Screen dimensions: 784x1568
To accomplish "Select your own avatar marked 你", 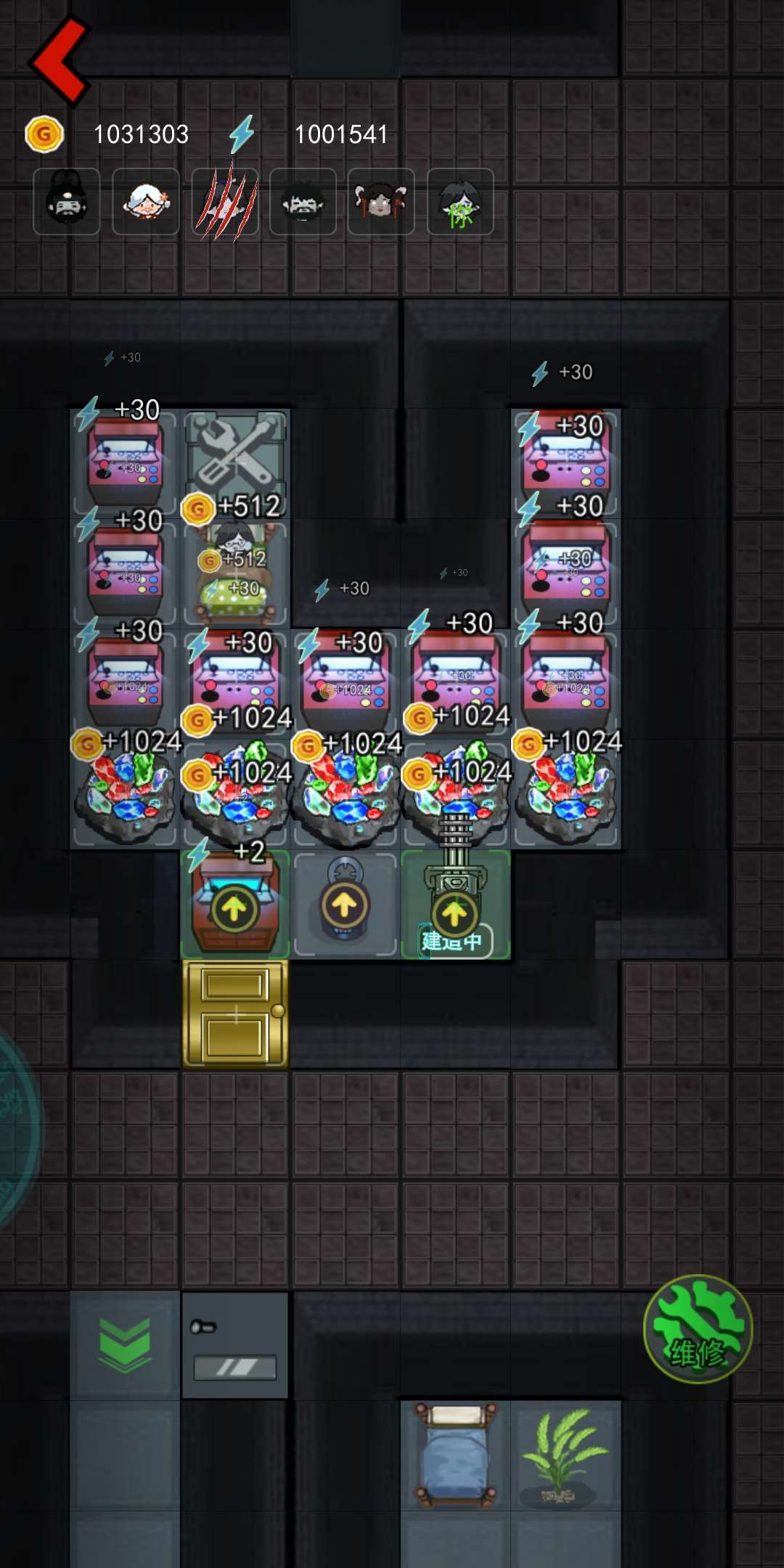I will 460,202.
